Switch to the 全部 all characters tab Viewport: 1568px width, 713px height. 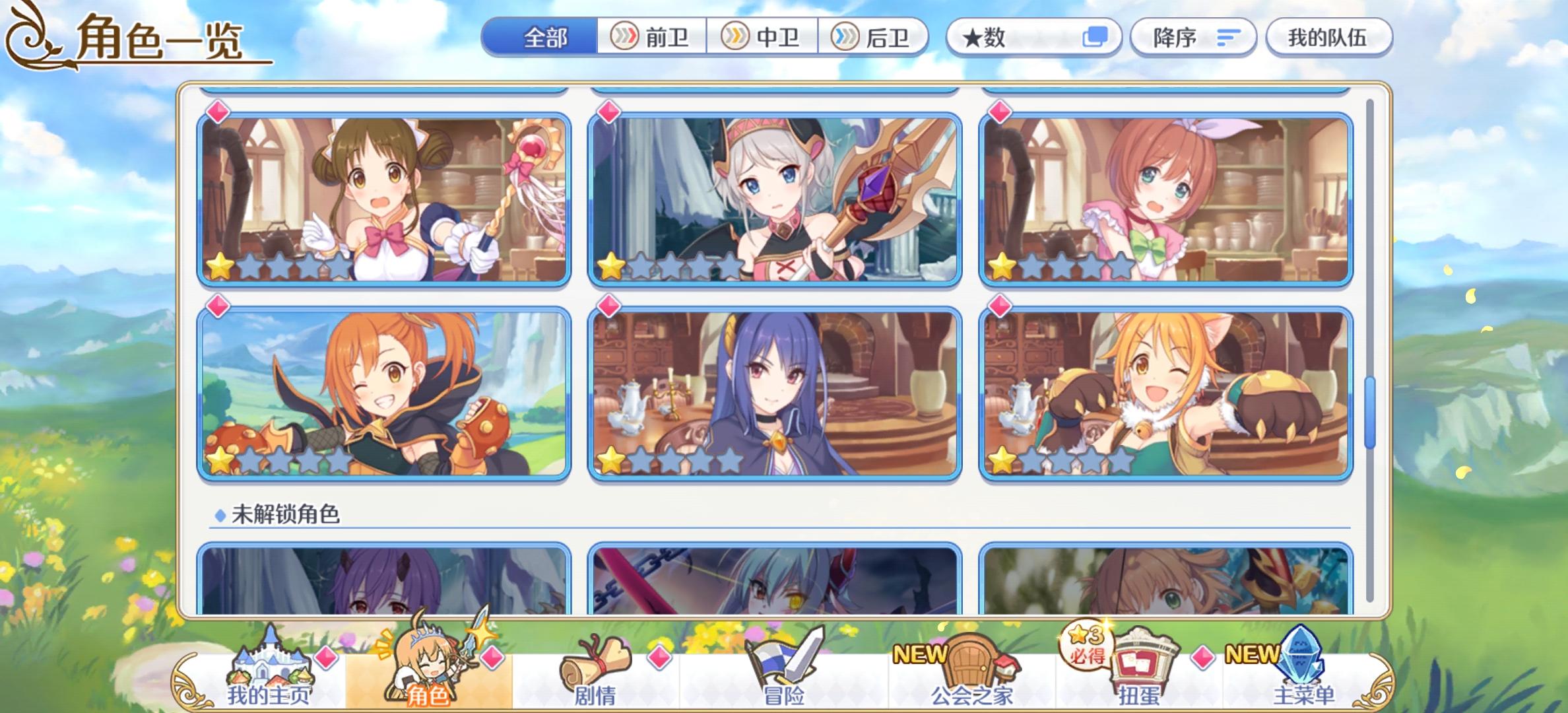point(546,38)
